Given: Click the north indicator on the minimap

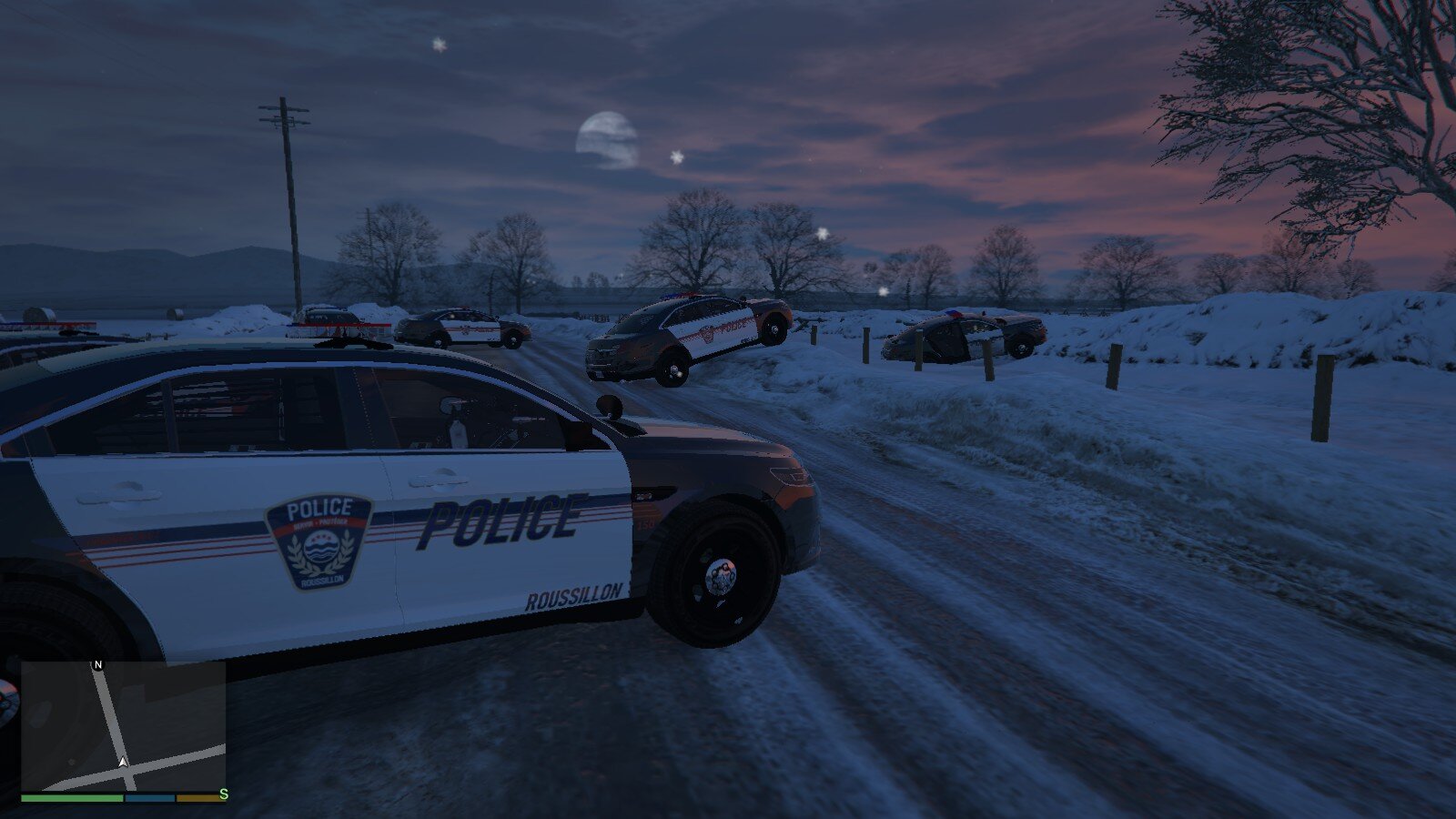Looking at the screenshot, I should click(98, 665).
